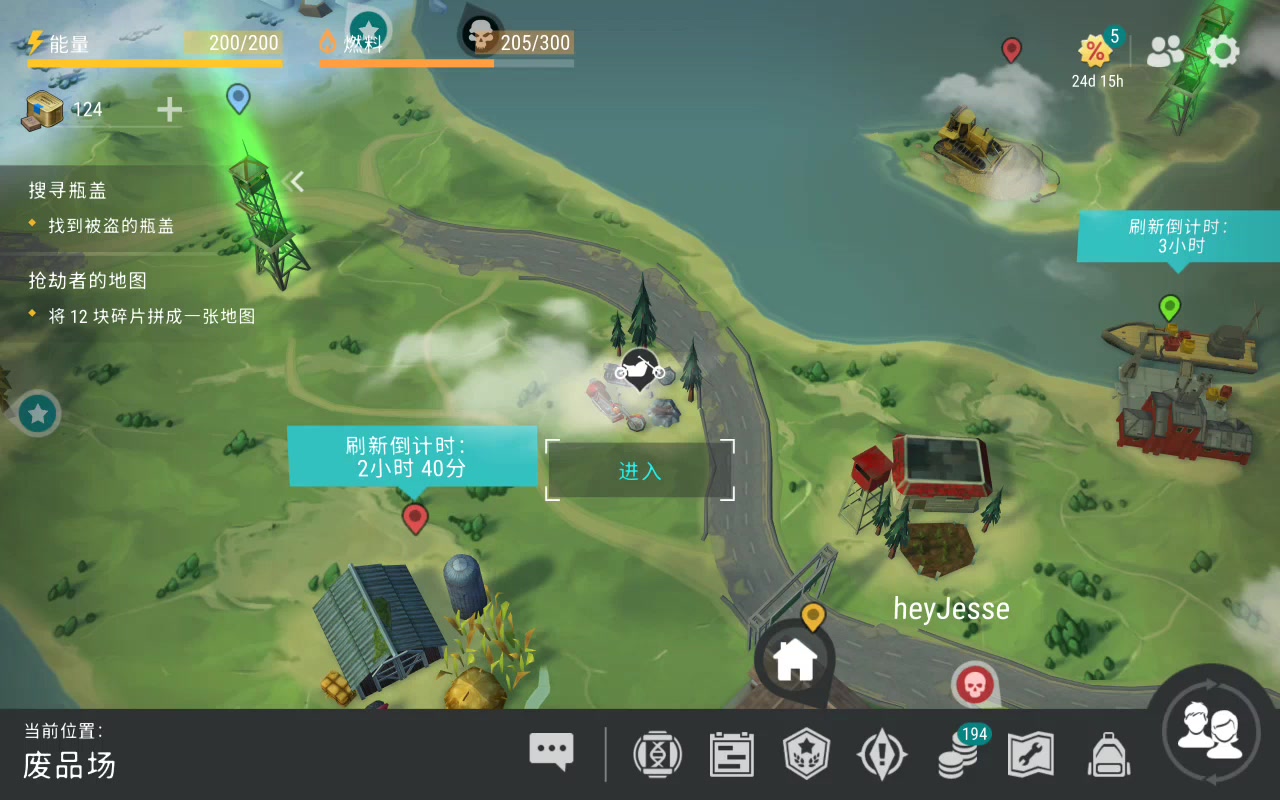Tap the switch players round button
The width and height of the screenshot is (1280, 800).
(x=1210, y=731)
